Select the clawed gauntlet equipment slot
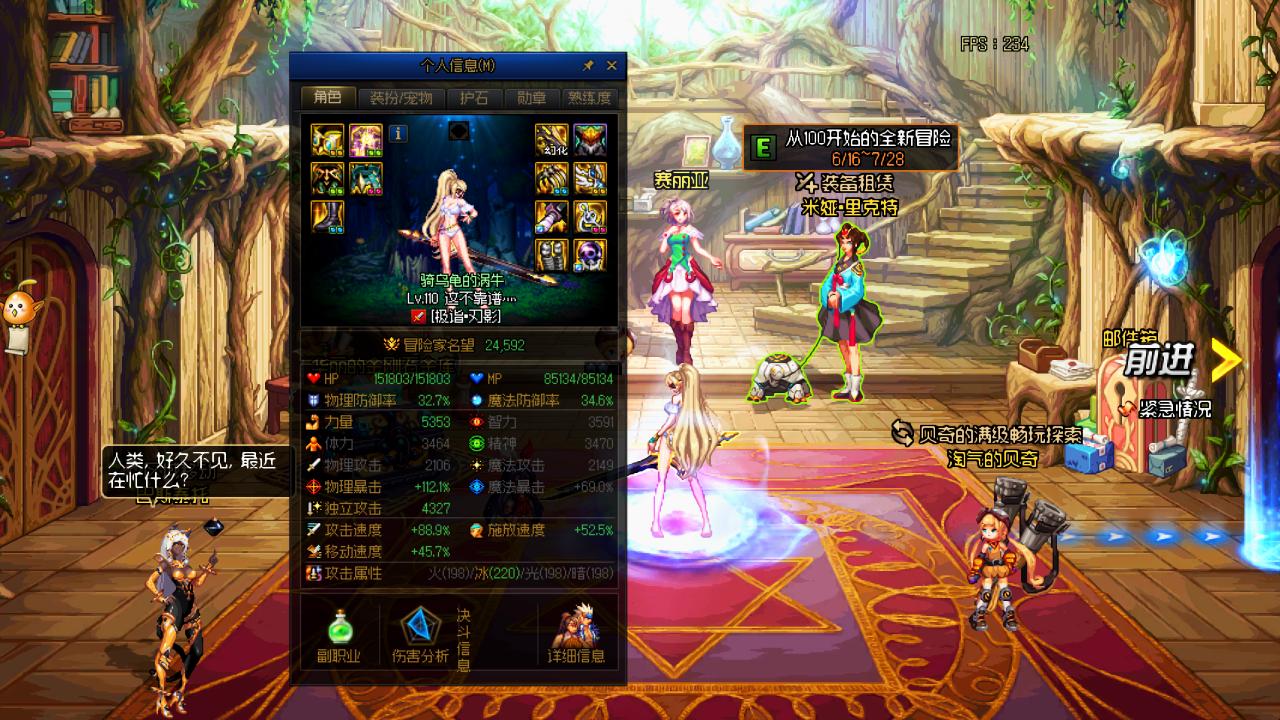Image resolution: width=1280 pixels, height=720 pixels. [x=551, y=178]
